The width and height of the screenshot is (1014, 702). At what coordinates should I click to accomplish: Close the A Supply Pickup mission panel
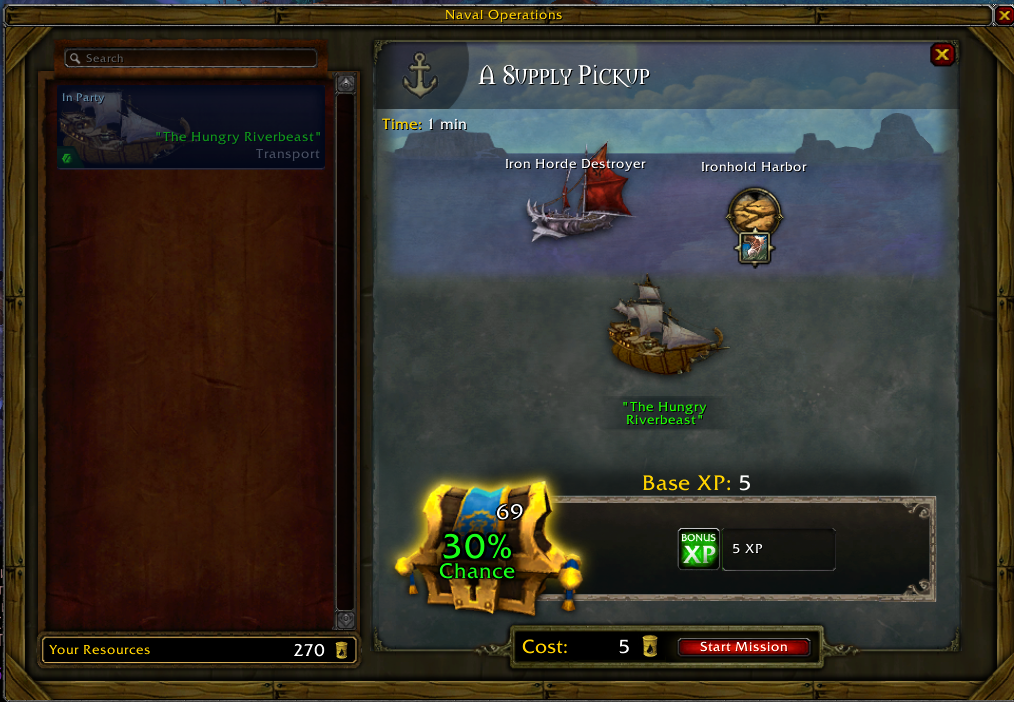click(x=941, y=55)
